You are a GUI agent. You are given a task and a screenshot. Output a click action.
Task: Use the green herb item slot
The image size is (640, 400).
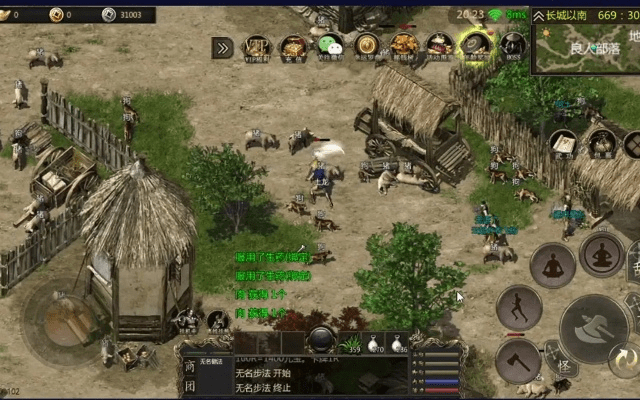pos(352,343)
